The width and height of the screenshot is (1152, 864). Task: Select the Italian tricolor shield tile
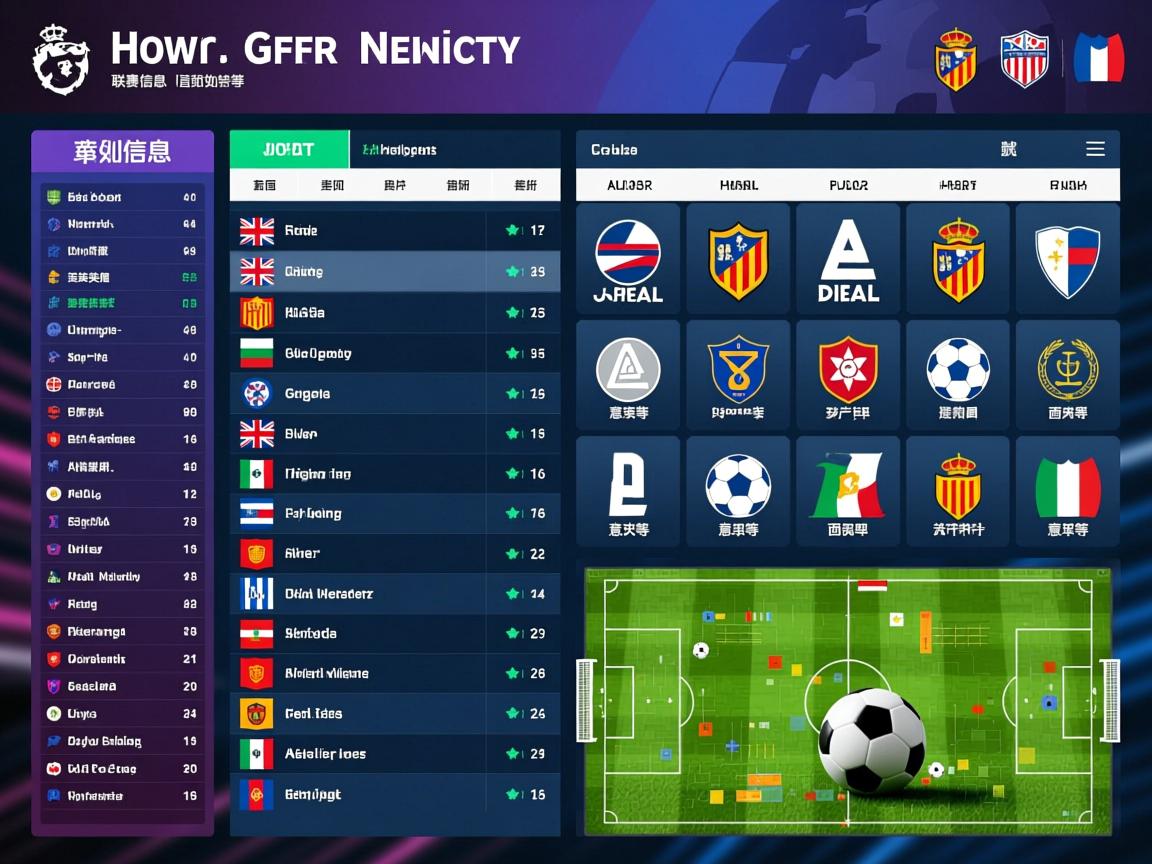1067,492
